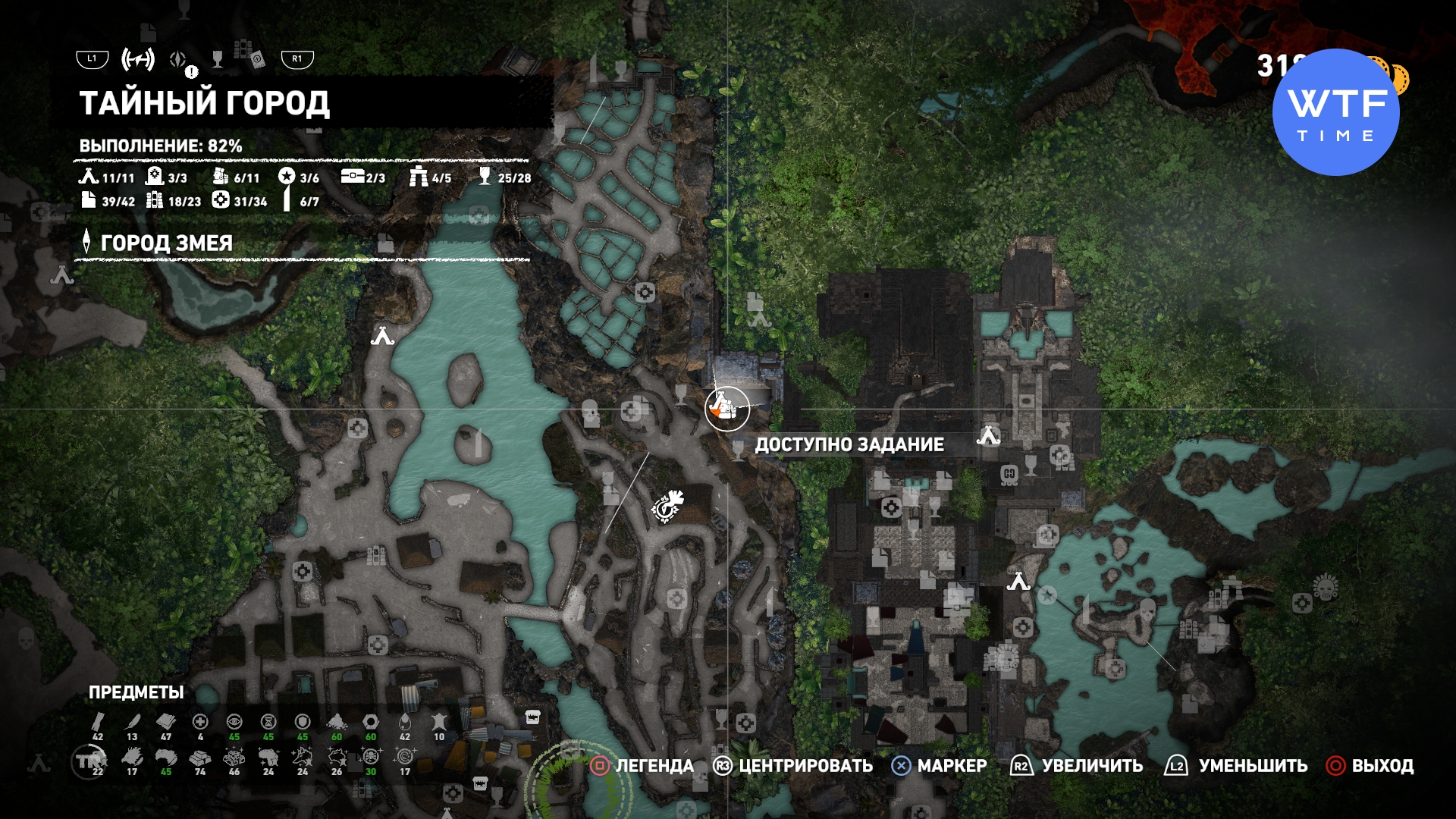The image size is (1456, 819).
Task: Open the goblet artifacts tab
Action: click(x=218, y=59)
